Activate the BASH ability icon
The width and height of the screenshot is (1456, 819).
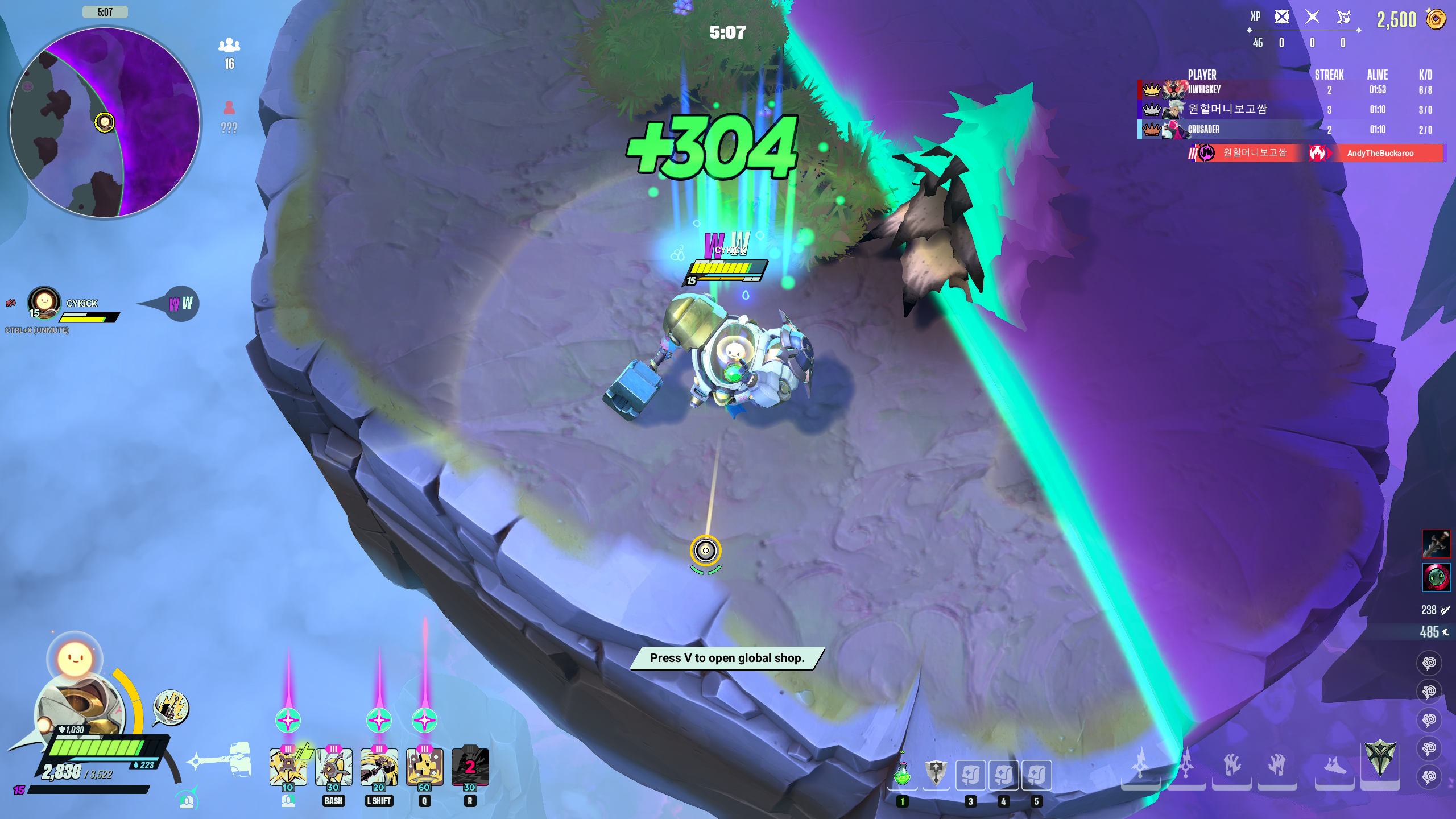(333, 767)
